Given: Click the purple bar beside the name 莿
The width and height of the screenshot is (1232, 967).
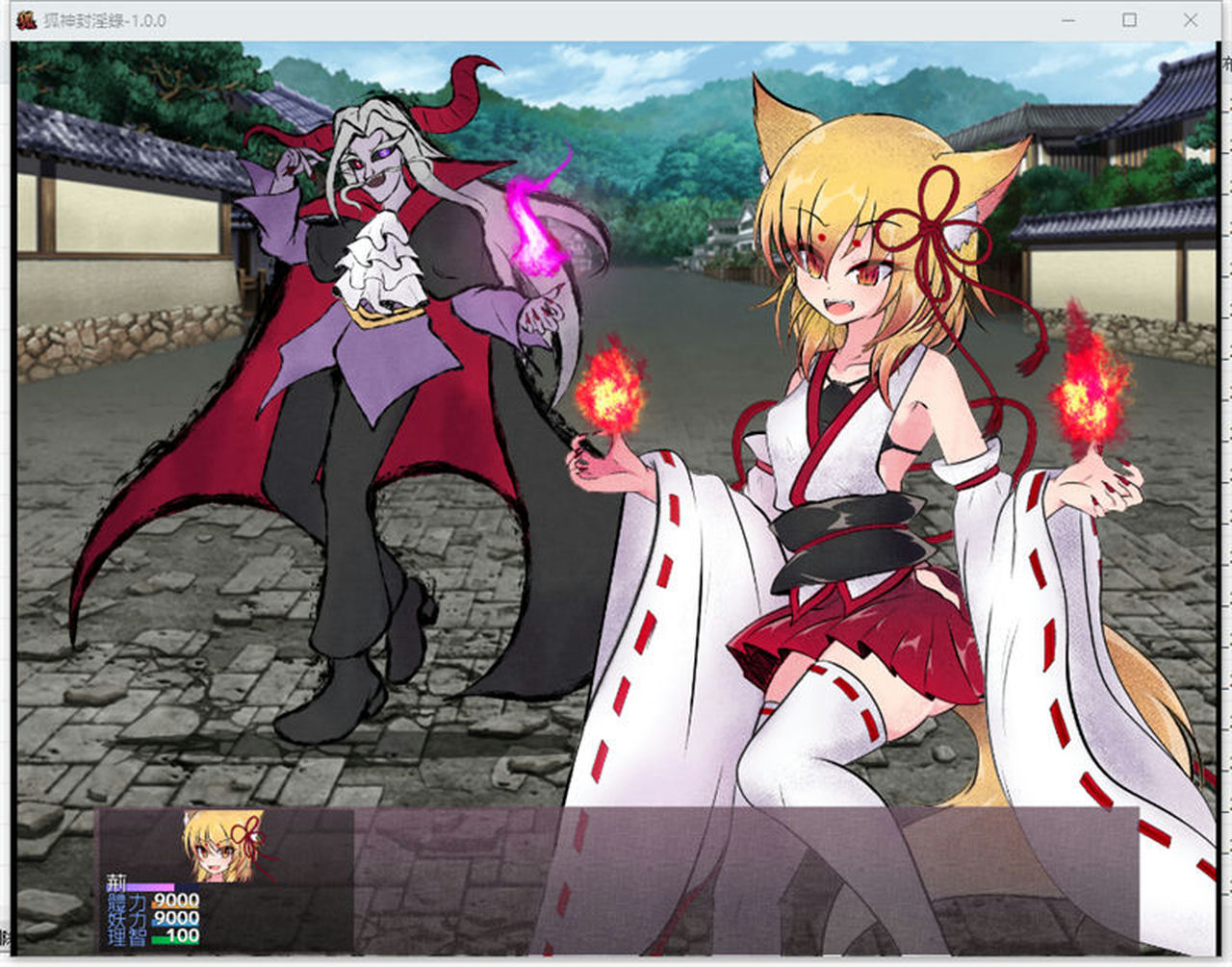Looking at the screenshot, I should tap(152, 887).
